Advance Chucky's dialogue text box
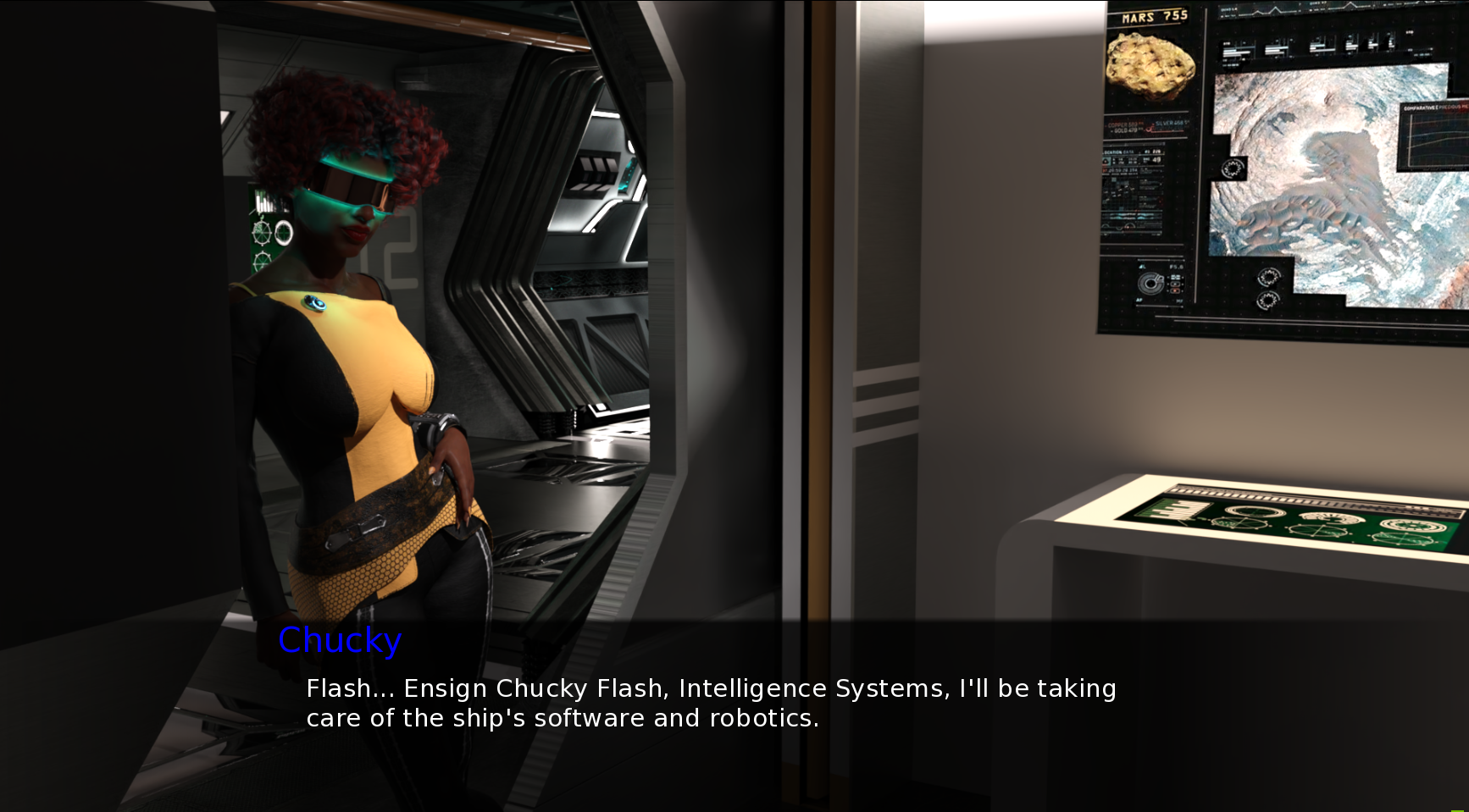Viewport: 1469px width, 812px height. pos(710,703)
